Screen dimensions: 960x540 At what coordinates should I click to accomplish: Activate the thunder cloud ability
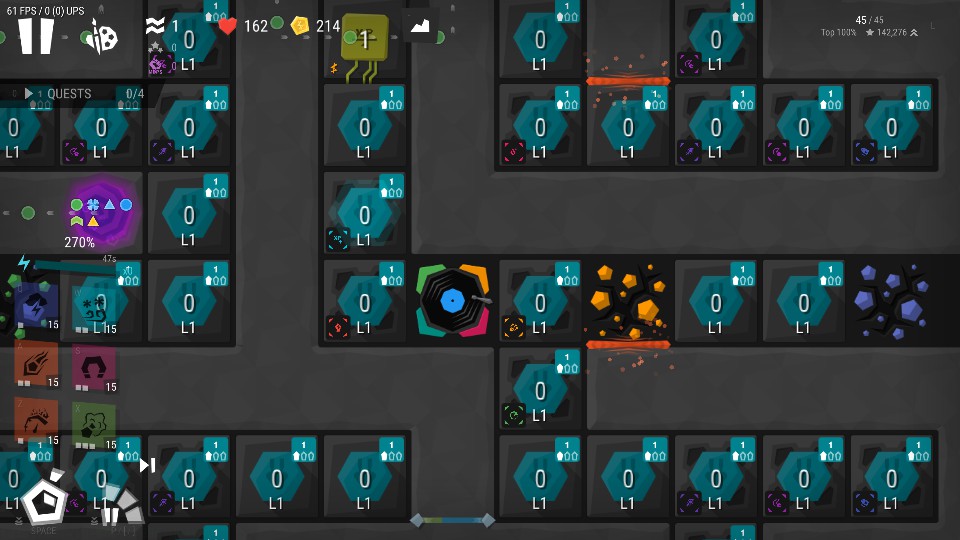coord(36,307)
